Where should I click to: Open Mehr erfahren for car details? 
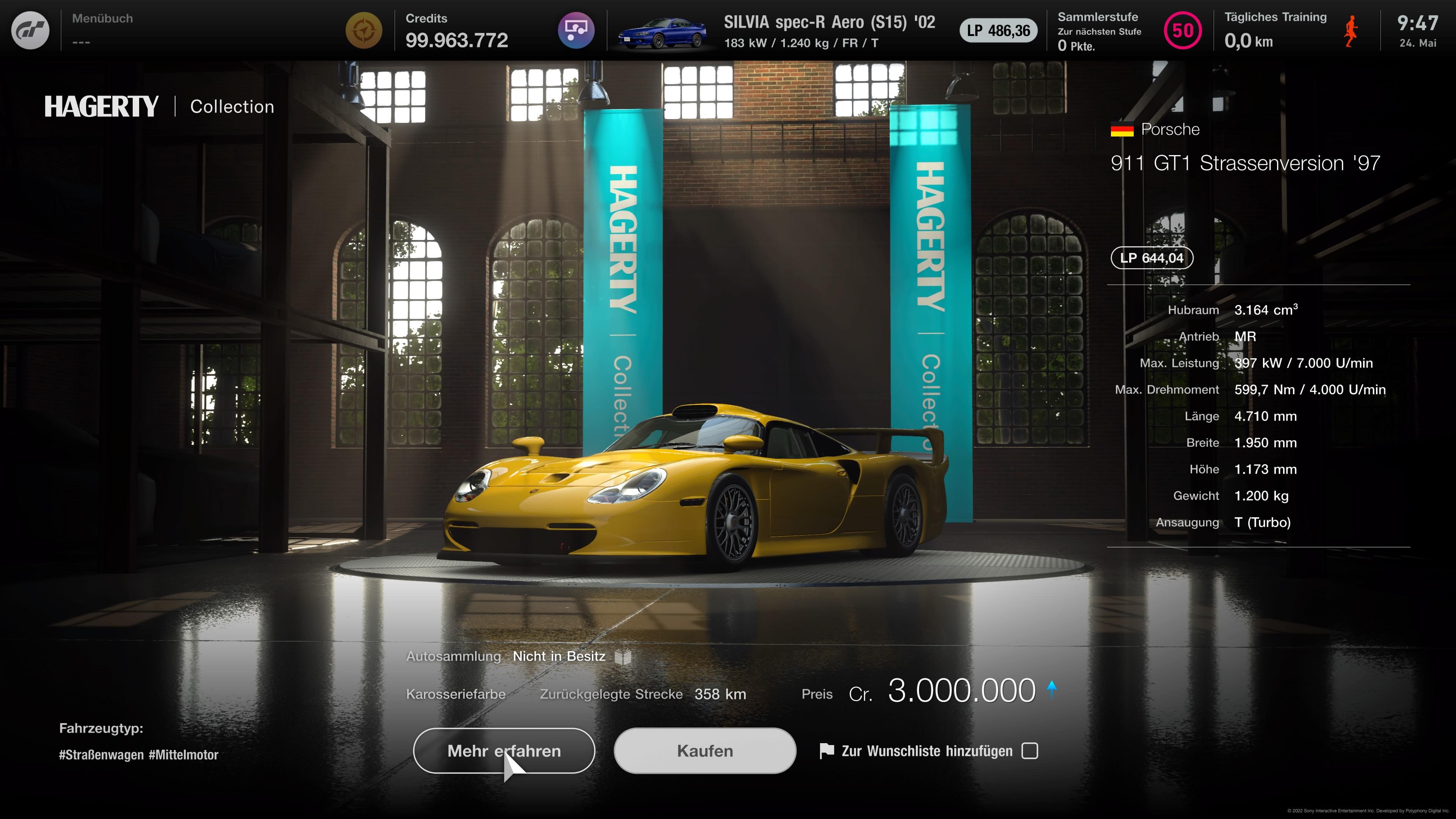[504, 751]
